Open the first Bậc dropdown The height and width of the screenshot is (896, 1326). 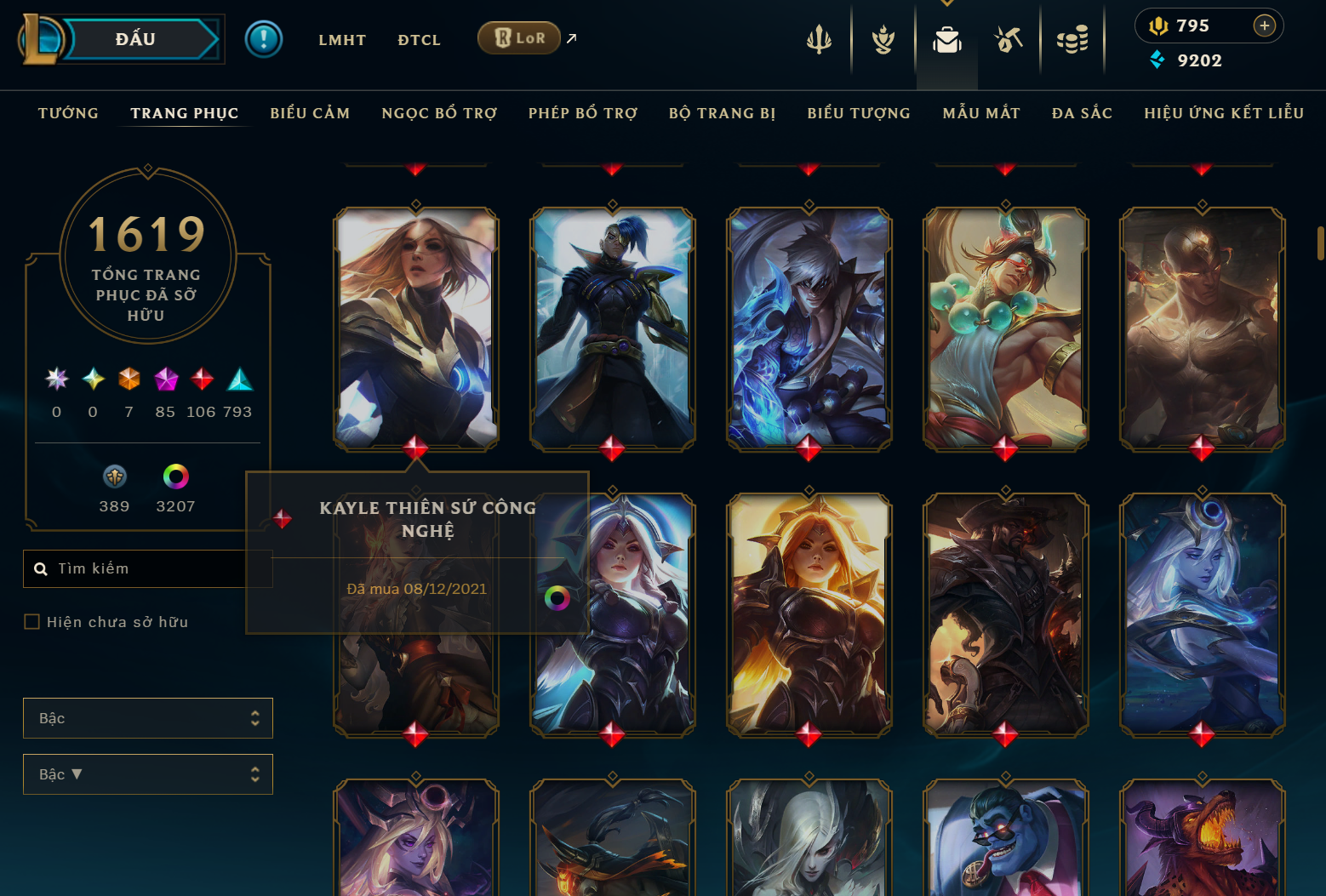(x=148, y=717)
